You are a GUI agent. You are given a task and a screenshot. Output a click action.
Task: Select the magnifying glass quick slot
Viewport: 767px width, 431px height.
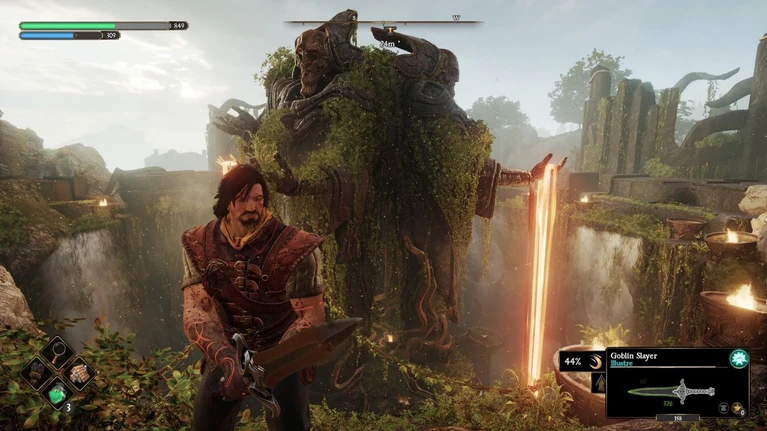point(57,351)
